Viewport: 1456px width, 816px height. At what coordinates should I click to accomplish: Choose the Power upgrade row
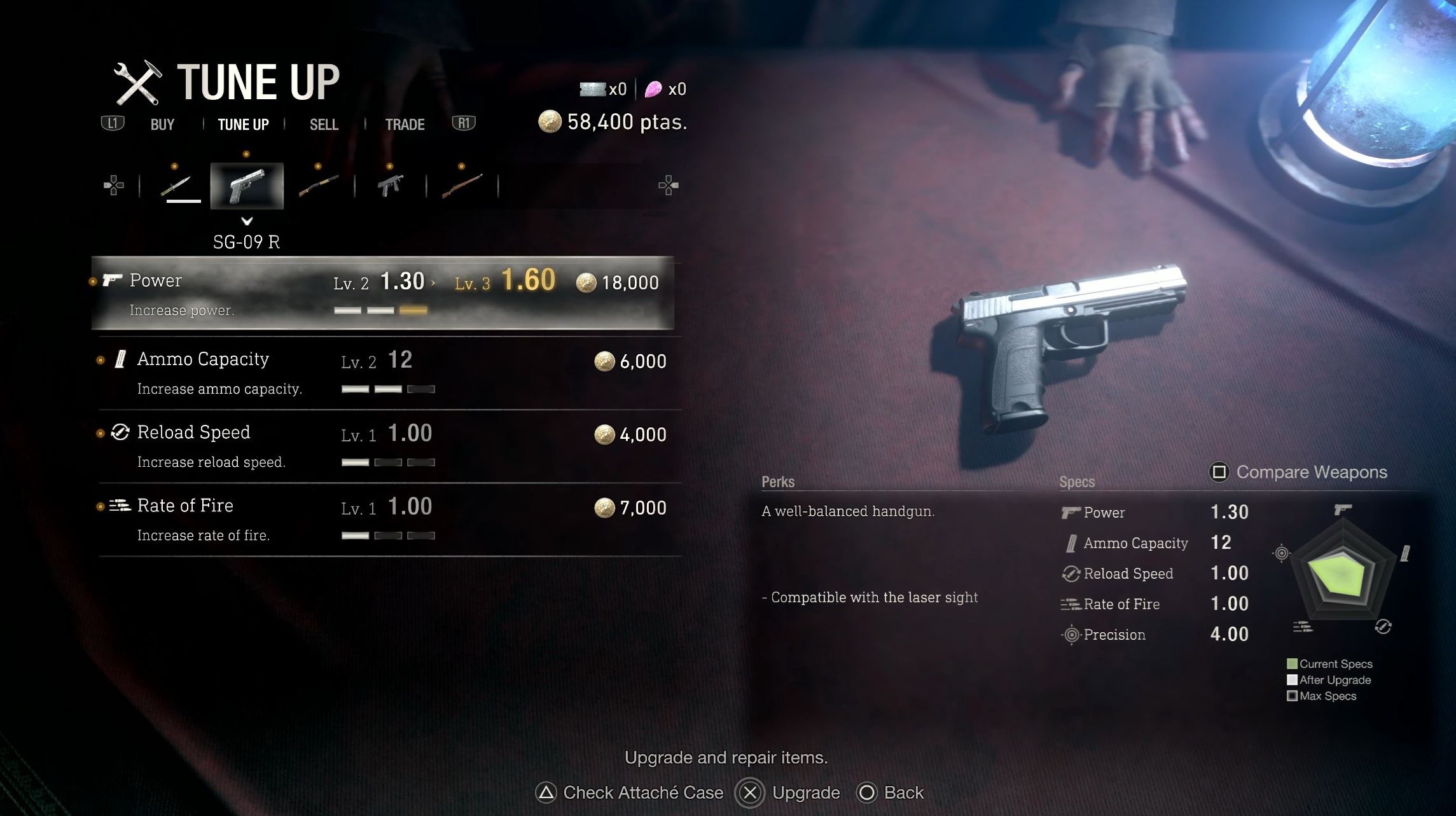tap(382, 293)
